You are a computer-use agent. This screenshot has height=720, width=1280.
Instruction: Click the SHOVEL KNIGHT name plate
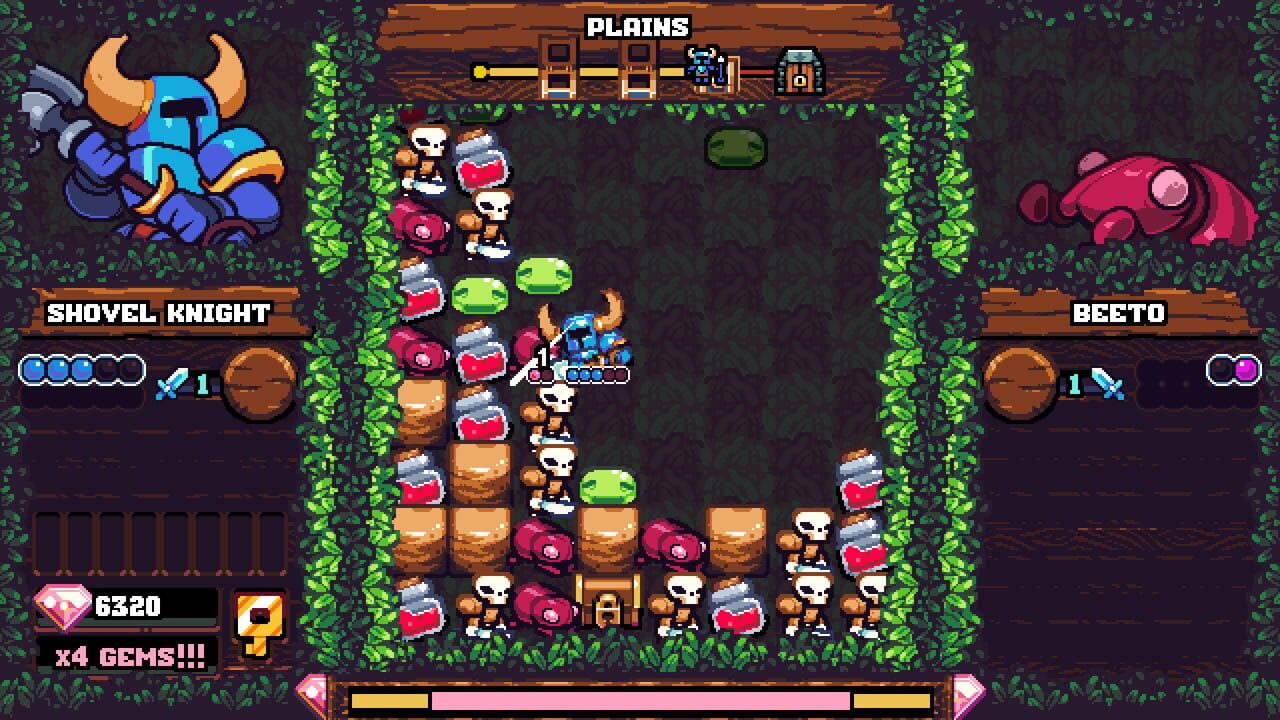click(155, 313)
